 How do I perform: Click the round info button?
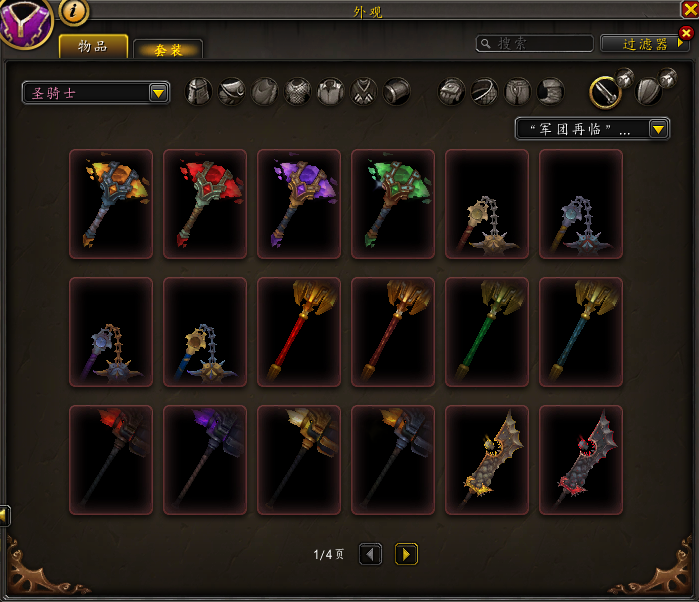point(74,12)
